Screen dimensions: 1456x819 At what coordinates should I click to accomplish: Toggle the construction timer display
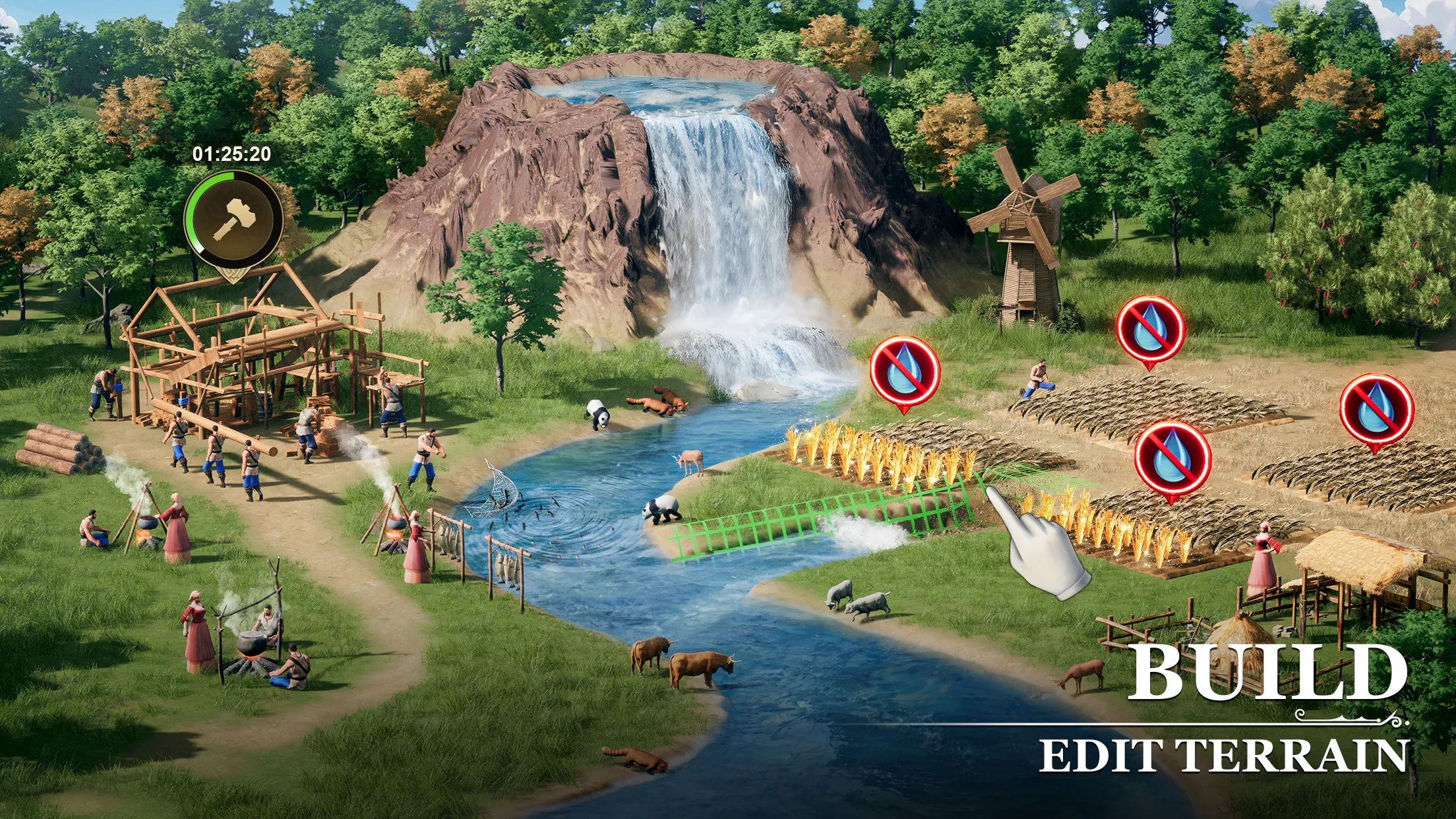(232, 154)
